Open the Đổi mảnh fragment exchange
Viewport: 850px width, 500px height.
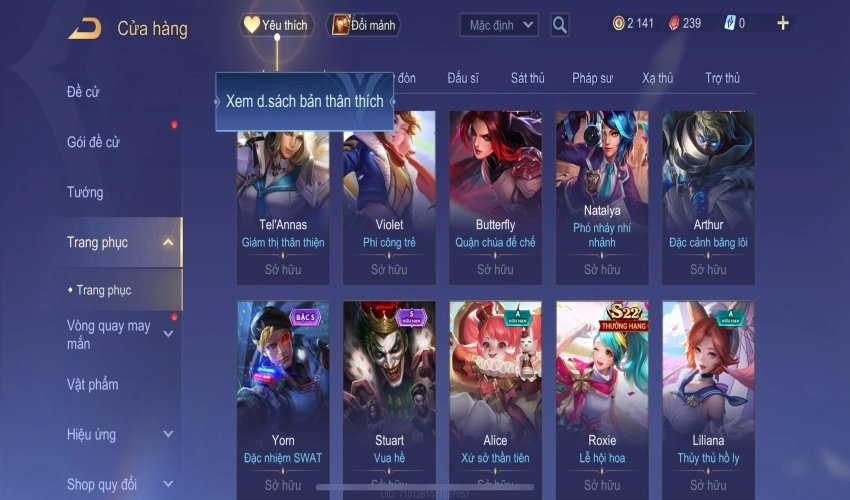point(364,25)
